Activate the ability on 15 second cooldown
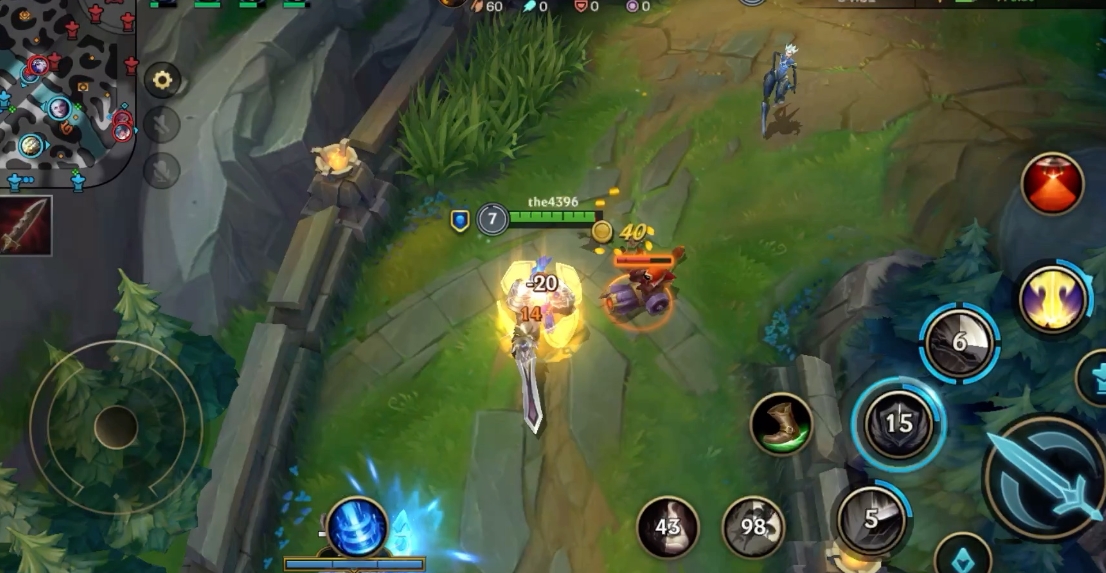 tap(898, 423)
